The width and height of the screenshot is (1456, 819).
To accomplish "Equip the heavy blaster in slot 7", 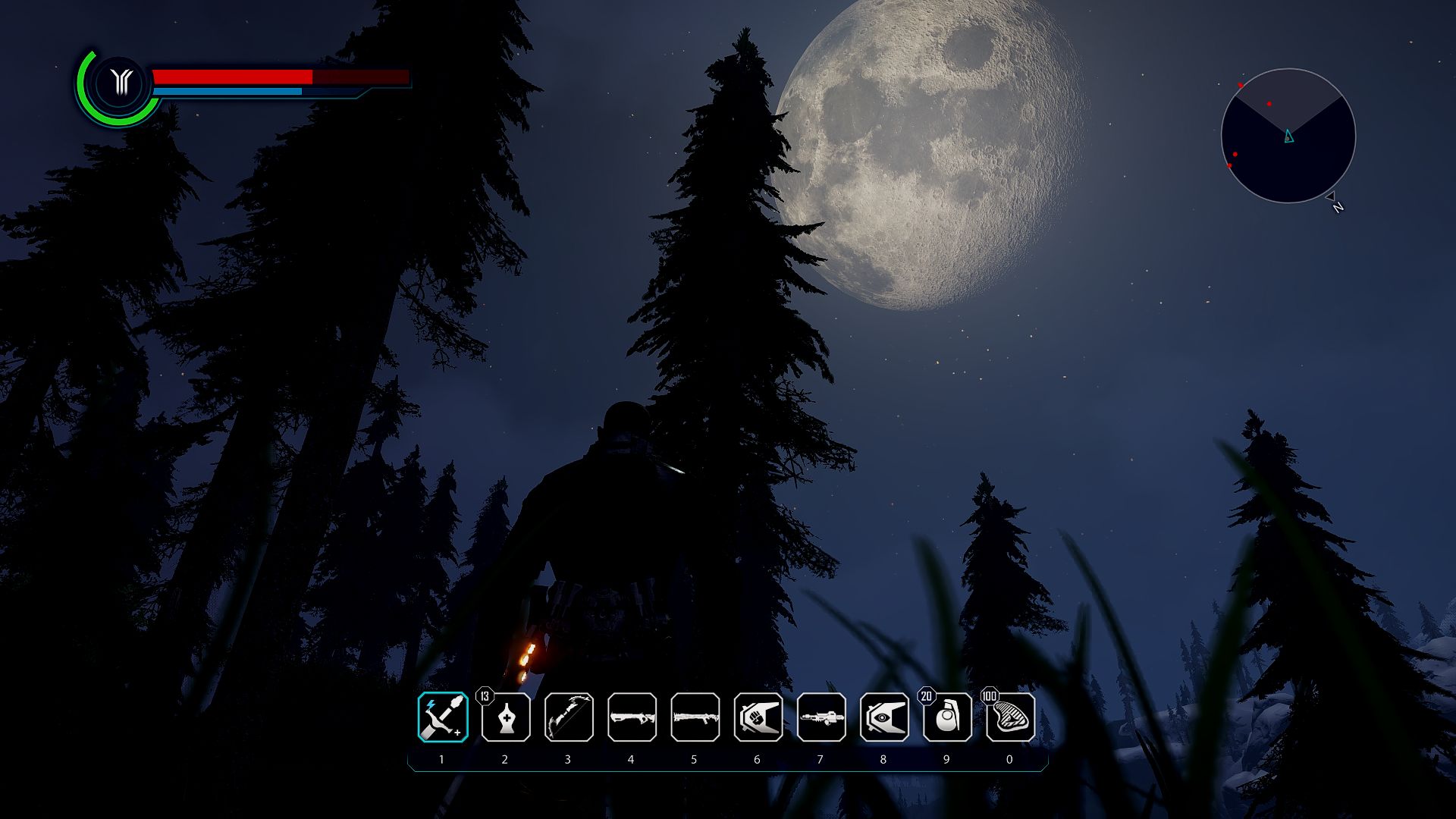I will point(821,717).
